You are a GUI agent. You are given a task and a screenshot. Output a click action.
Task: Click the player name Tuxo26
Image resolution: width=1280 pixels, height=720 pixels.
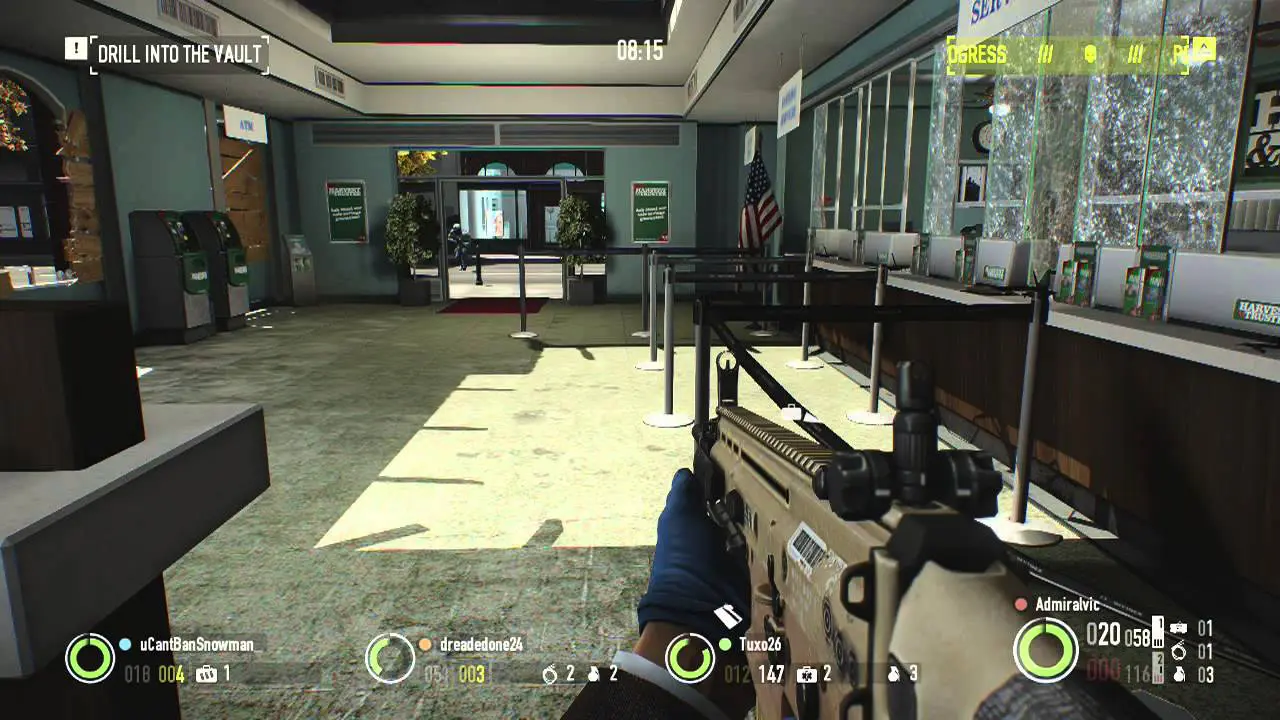pos(760,645)
